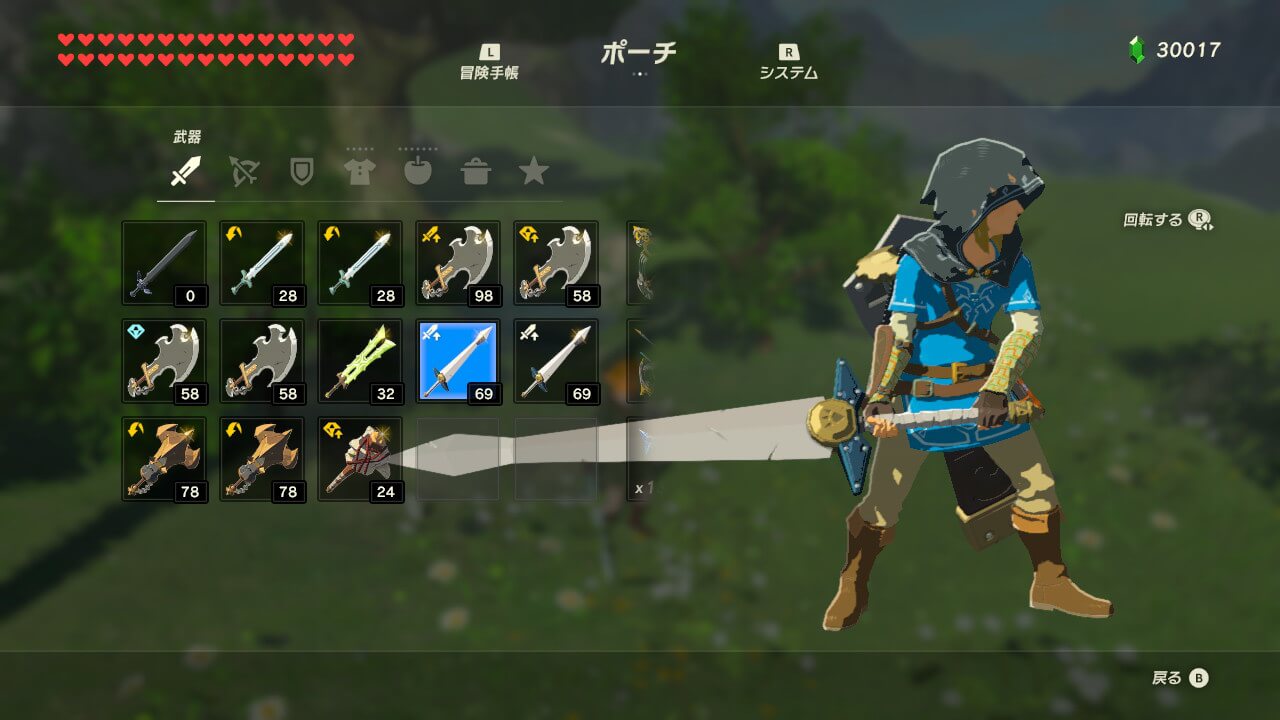Switch to the shield category tab
The width and height of the screenshot is (1280, 720).
(301, 172)
